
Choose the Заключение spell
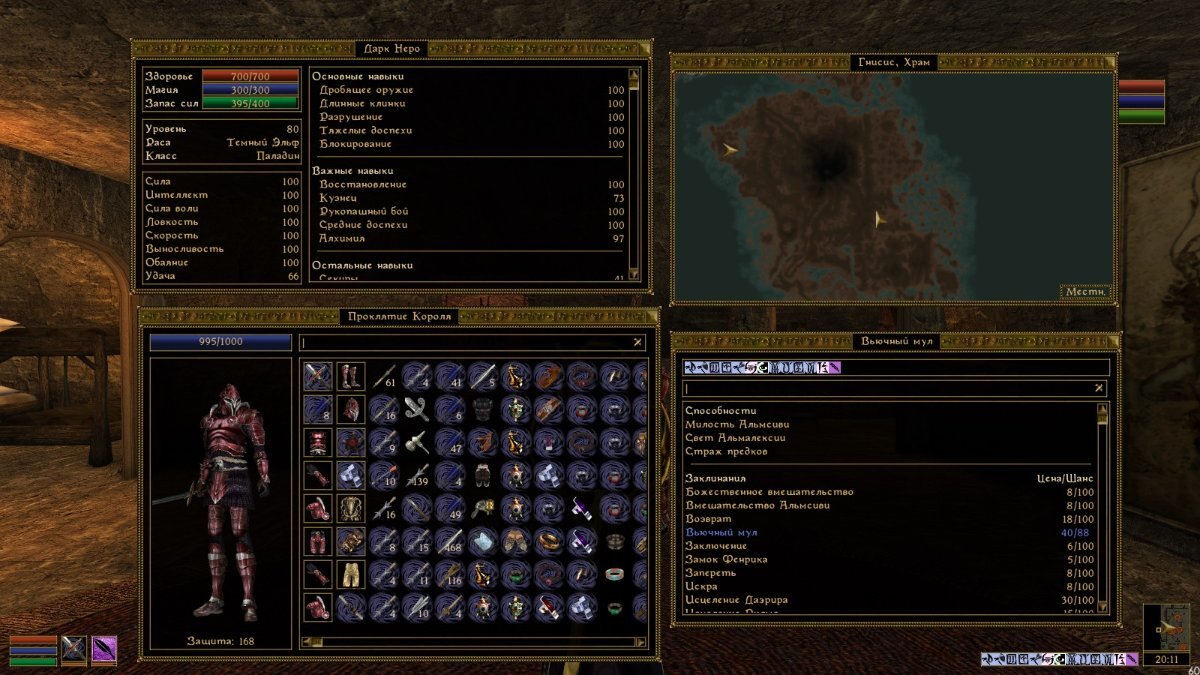(x=716, y=546)
